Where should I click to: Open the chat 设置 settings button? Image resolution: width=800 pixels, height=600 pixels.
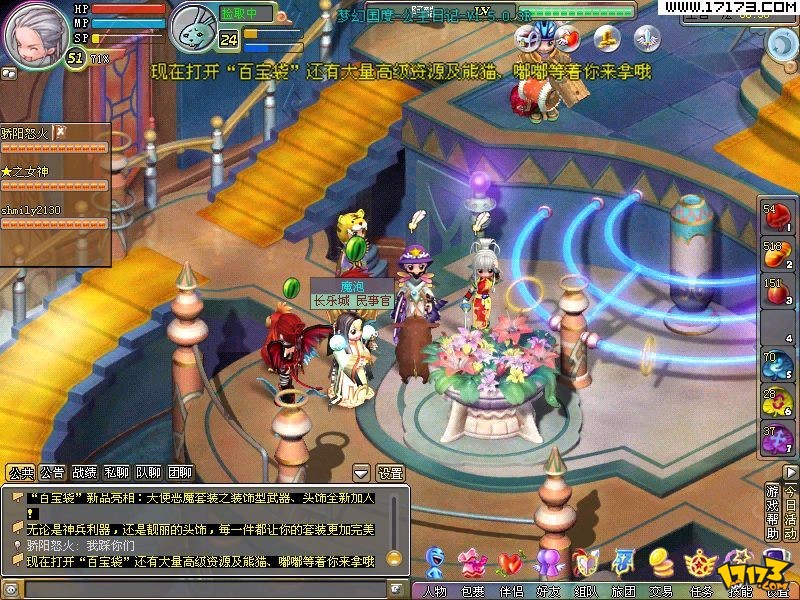(389, 473)
